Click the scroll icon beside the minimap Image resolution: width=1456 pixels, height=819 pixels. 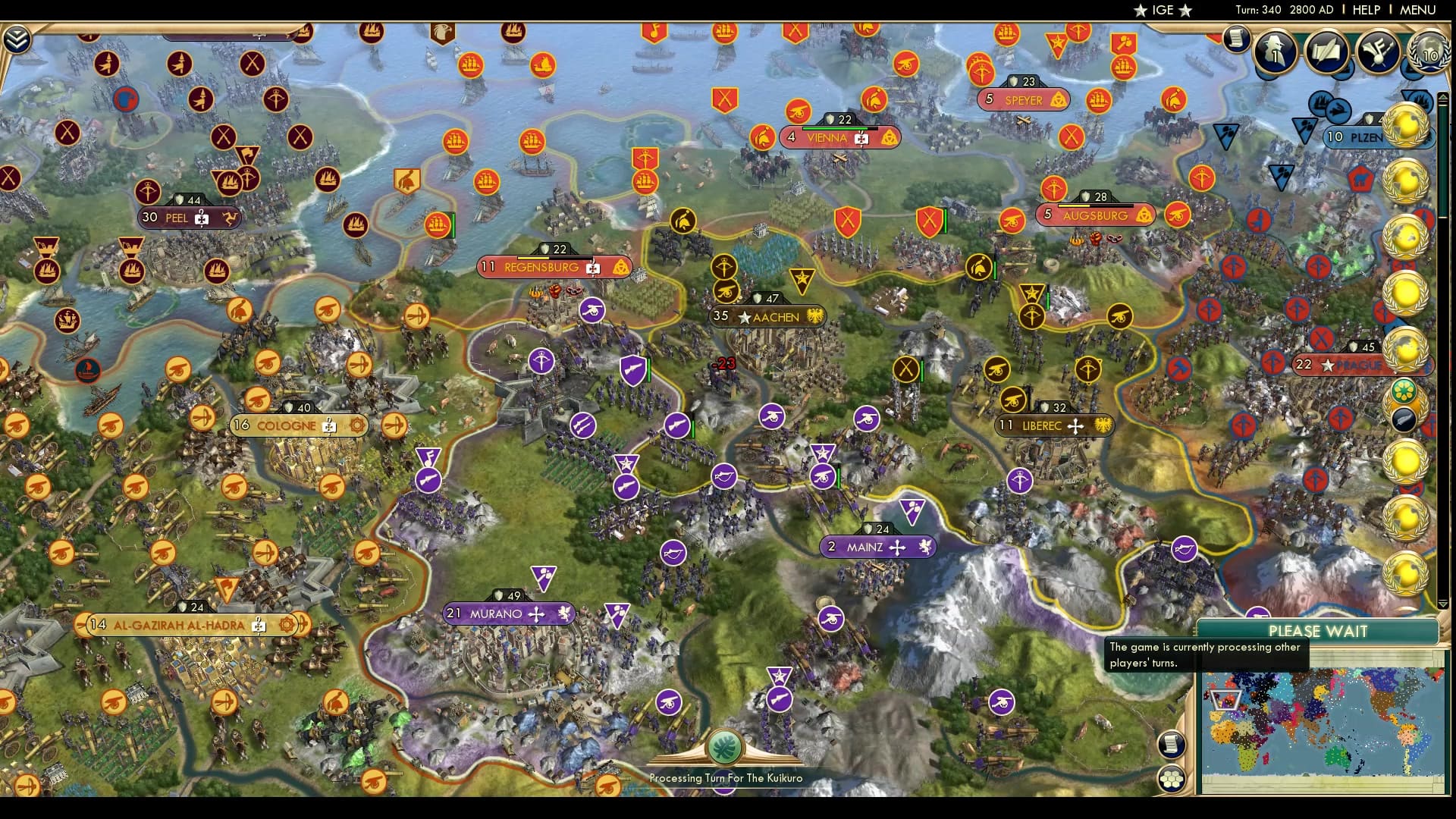click(x=1172, y=744)
